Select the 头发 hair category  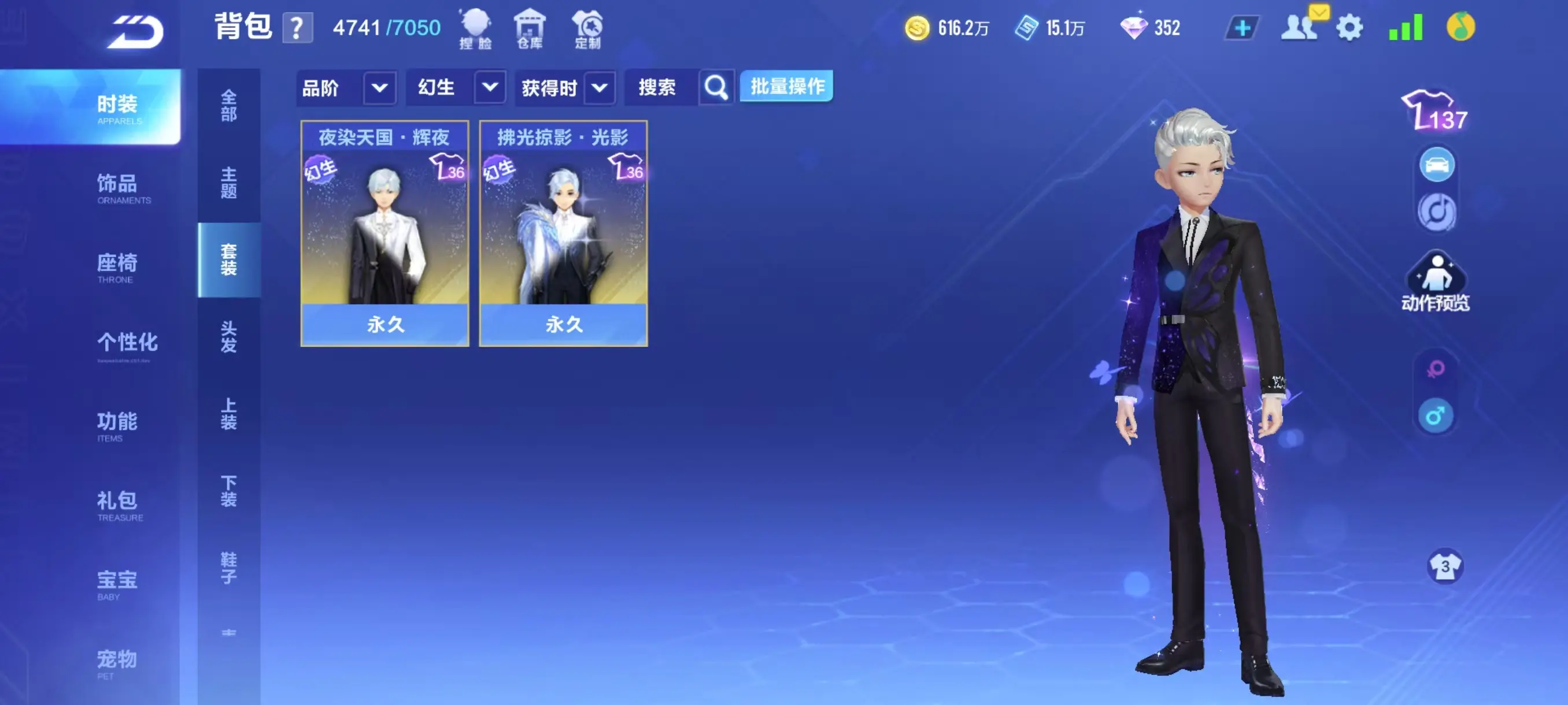point(229,339)
